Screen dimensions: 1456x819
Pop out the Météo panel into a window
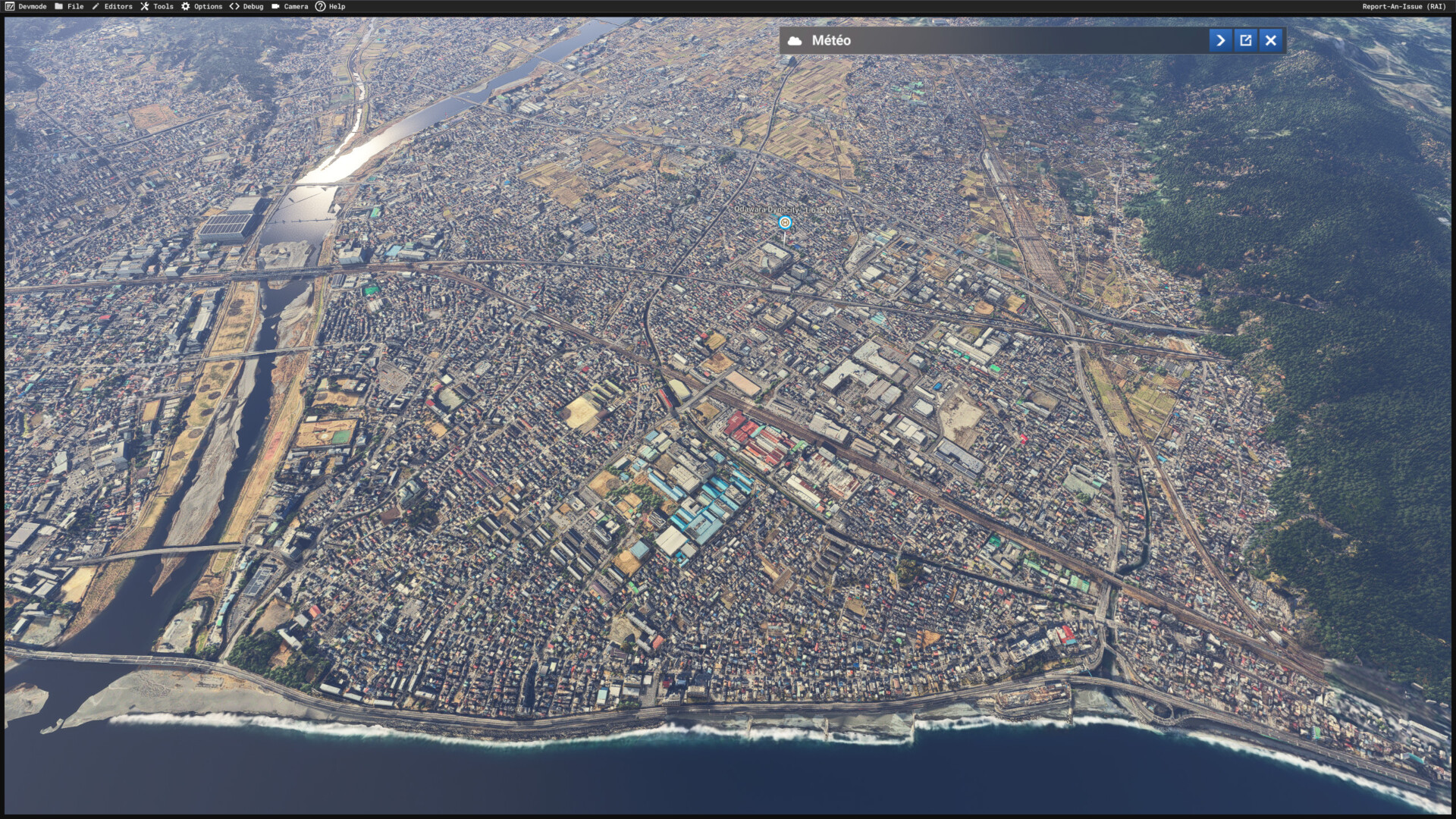(x=1245, y=40)
